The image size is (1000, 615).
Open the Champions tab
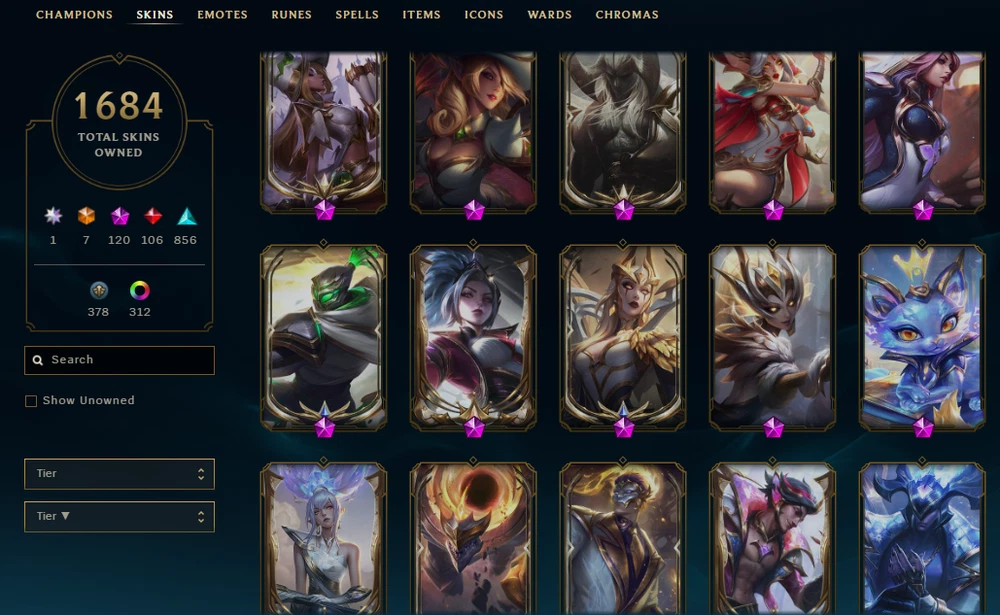click(x=76, y=15)
